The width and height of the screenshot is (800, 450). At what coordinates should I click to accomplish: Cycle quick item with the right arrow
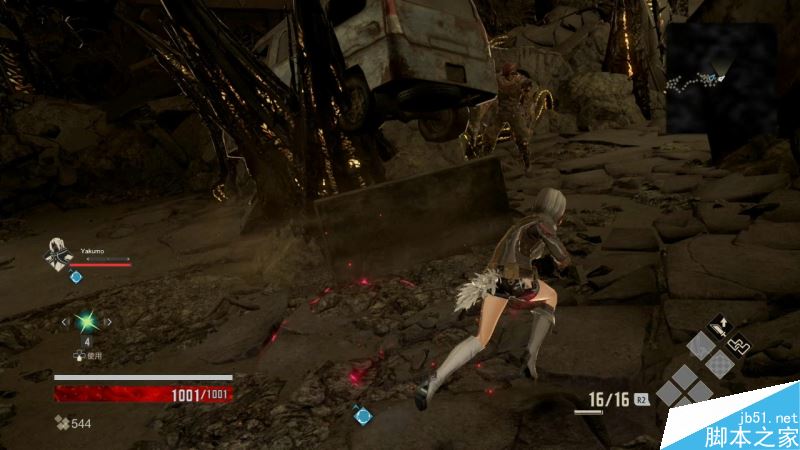coord(108,322)
